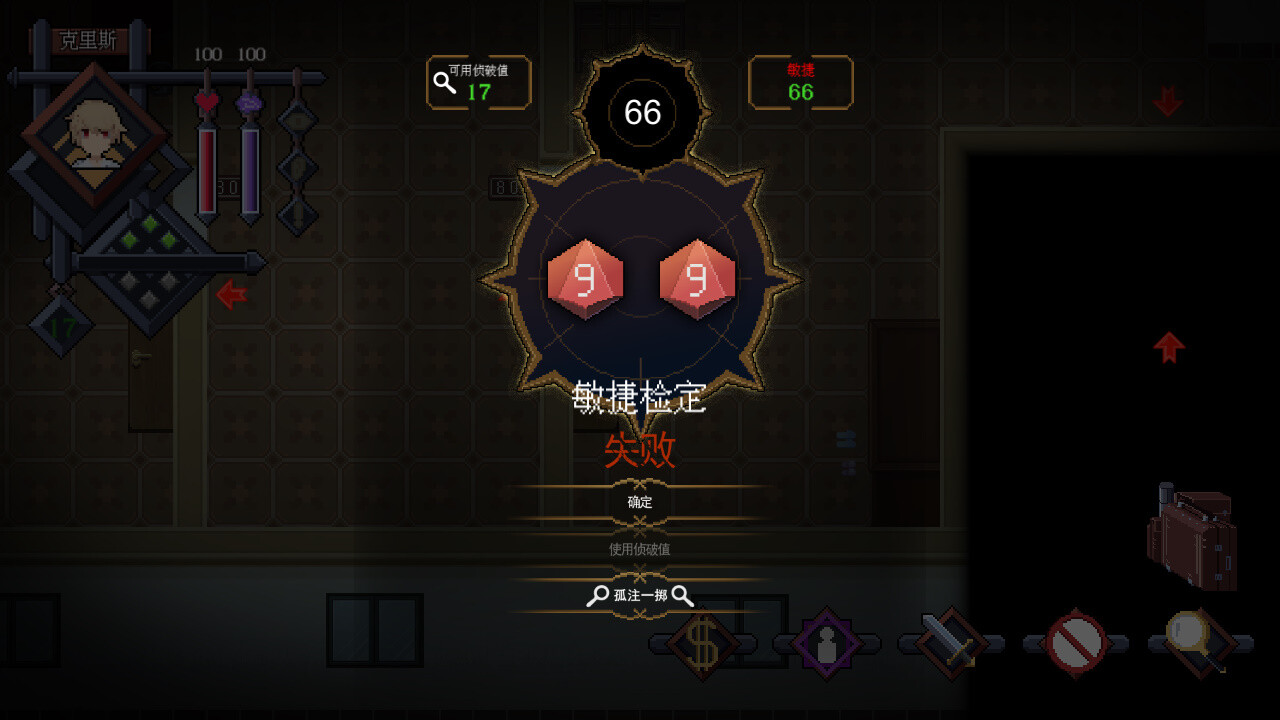Select the sword combat icon
1280x720 pixels.
949,643
